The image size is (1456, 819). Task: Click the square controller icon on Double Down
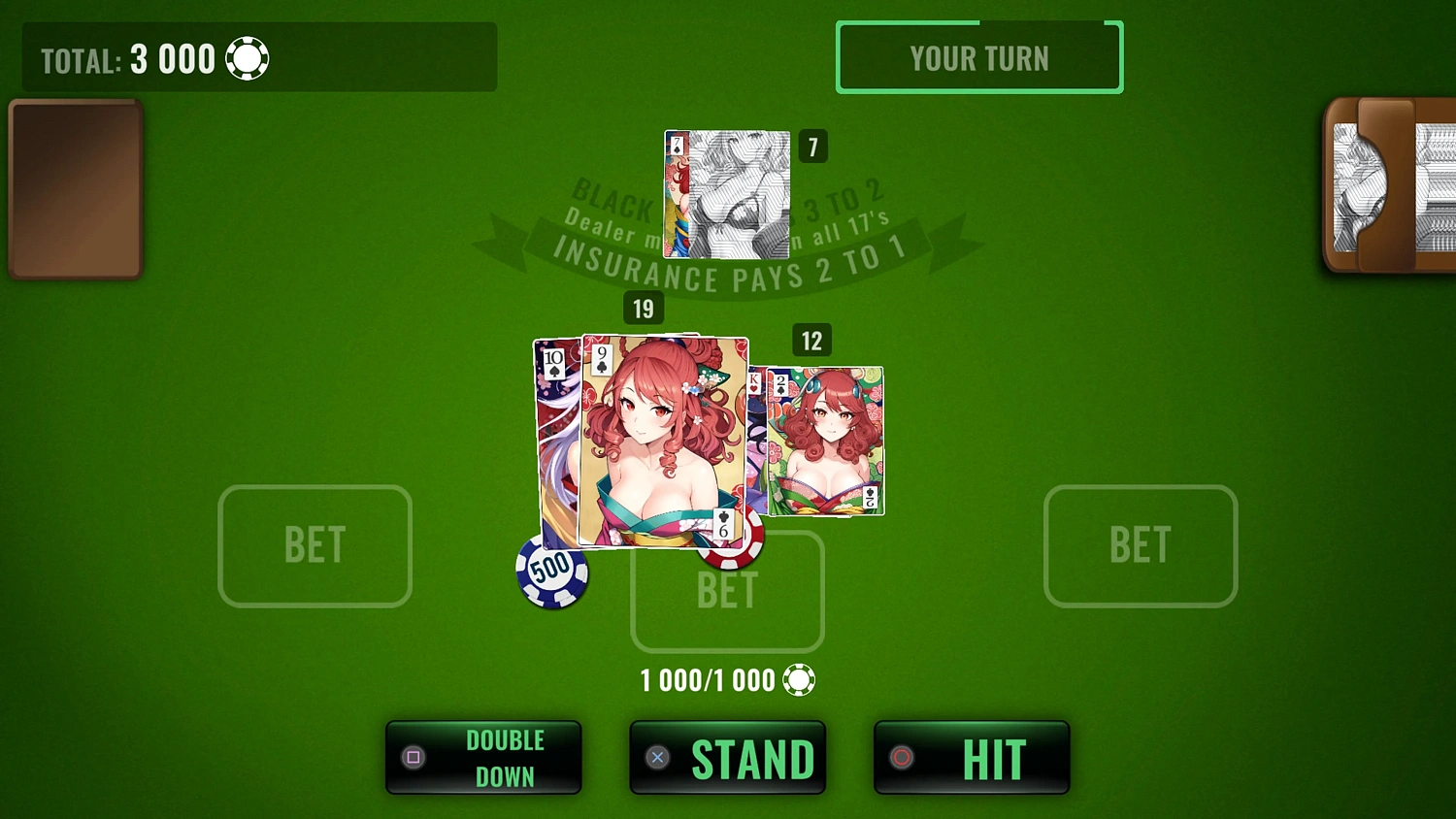coord(414,757)
